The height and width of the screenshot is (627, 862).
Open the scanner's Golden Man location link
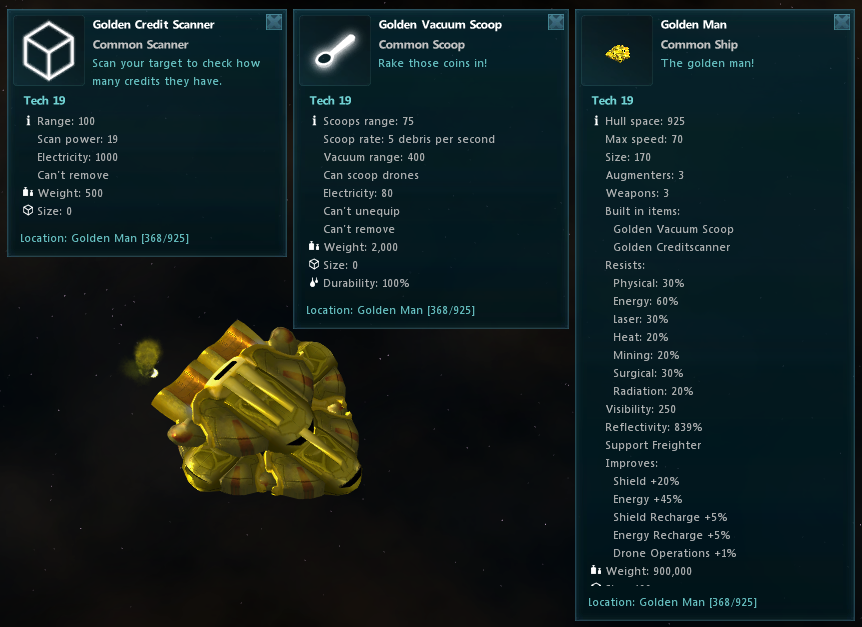(x=104, y=238)
